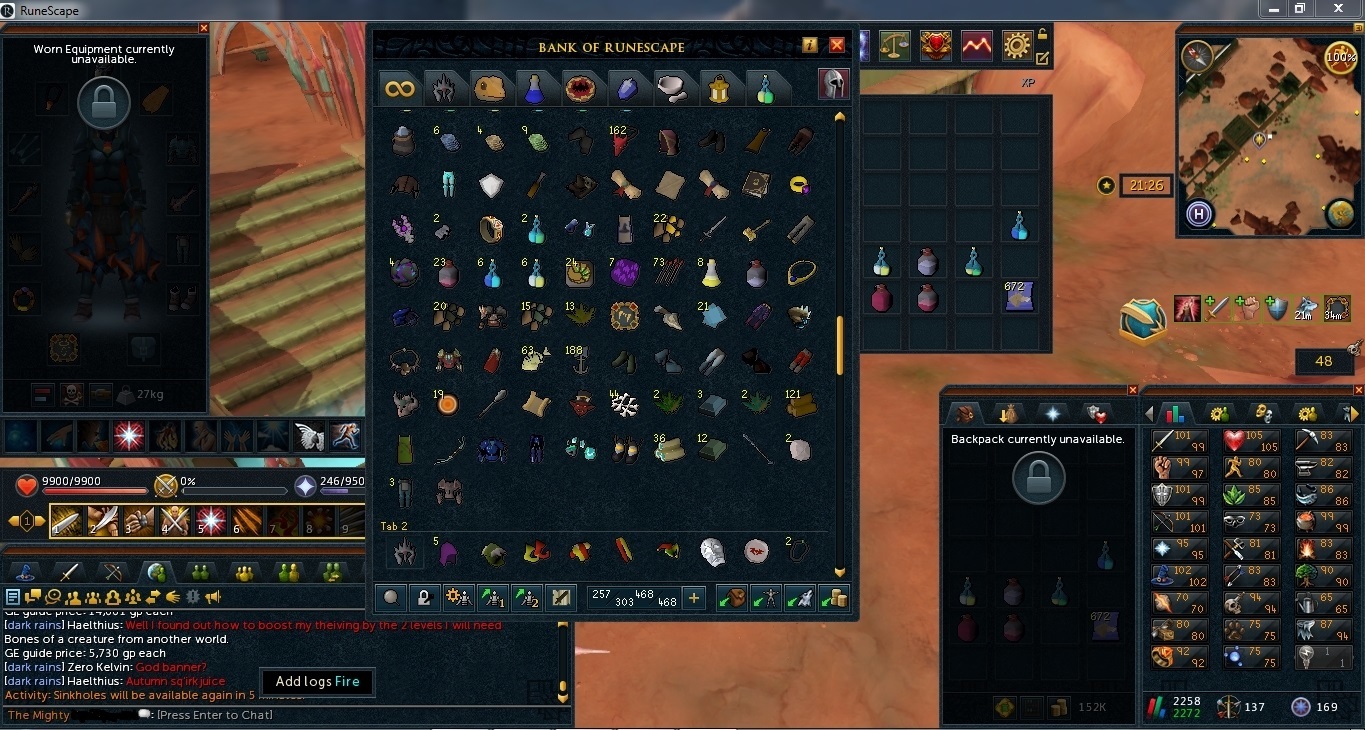This screenshot has width=1365, height=730.
Task: Load equipment Preset 2 from the bank
Action: (526, 597)
